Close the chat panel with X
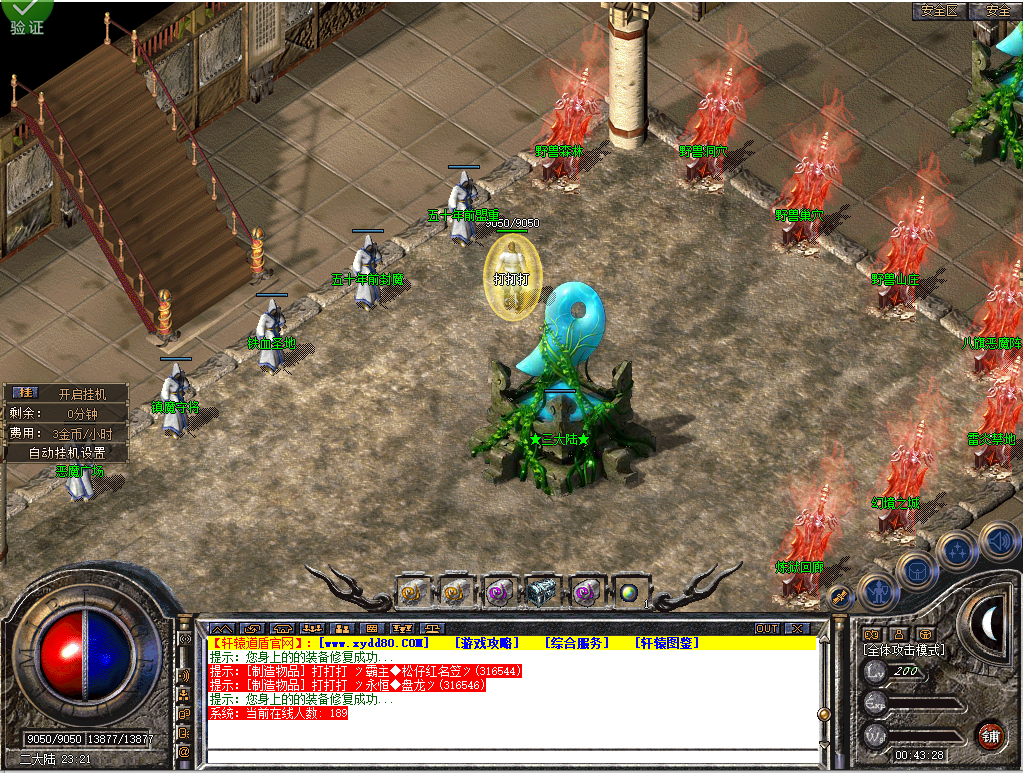This screenshot has height=773, width=1023. (x=796, y=628)
